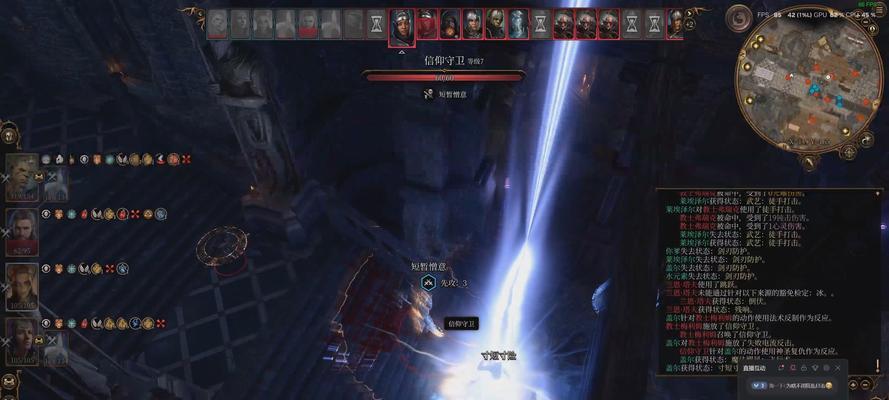
Task: Select the green-skinned party member portrait
Action: pyautogui.click(x=22, y=174)
